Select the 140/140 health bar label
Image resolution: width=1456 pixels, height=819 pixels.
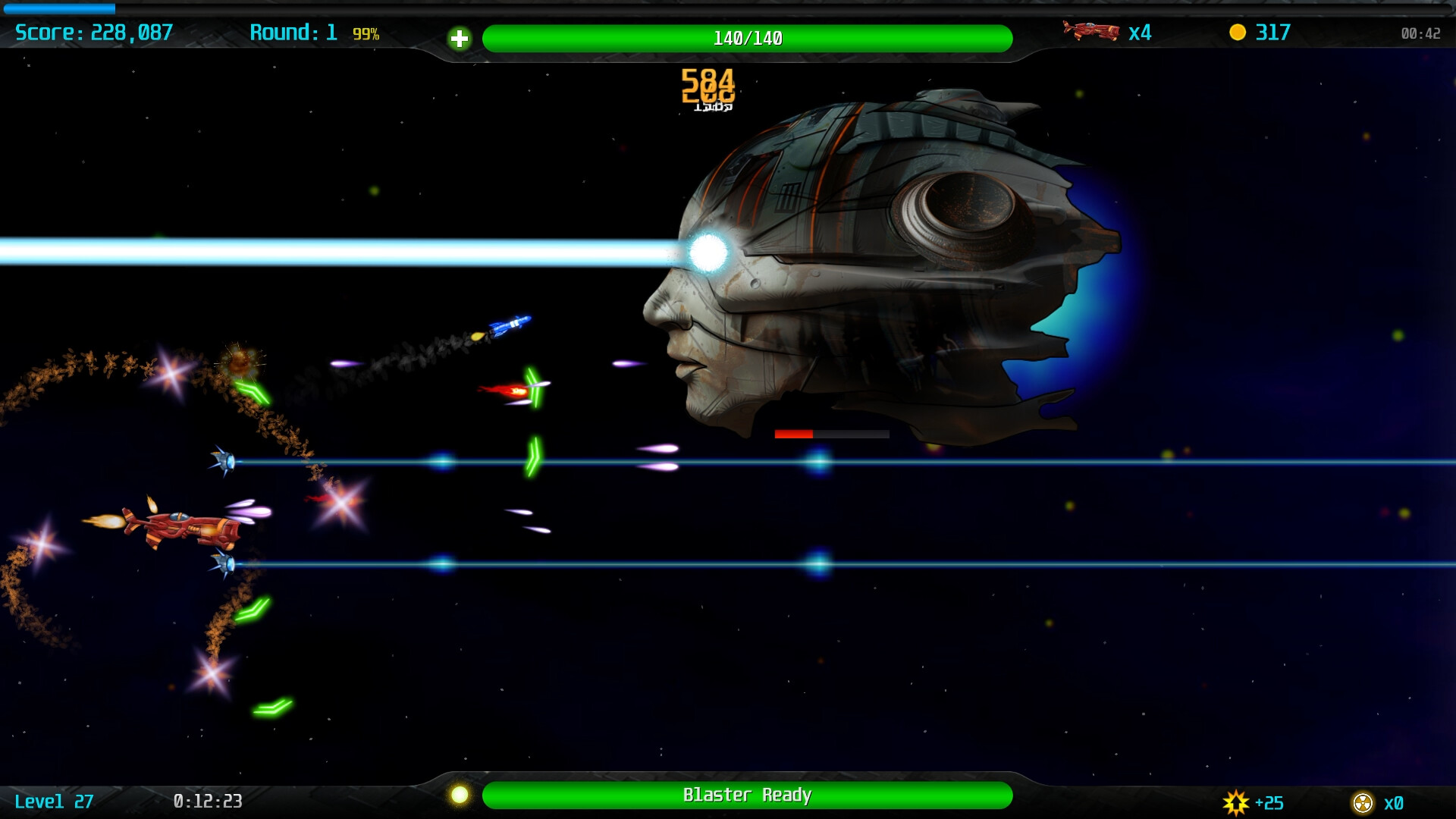747,33
